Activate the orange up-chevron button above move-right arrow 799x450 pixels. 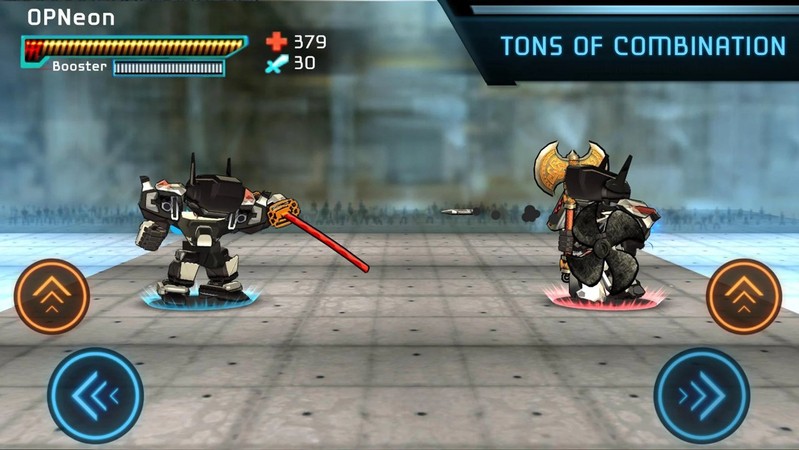pos(744,296)
